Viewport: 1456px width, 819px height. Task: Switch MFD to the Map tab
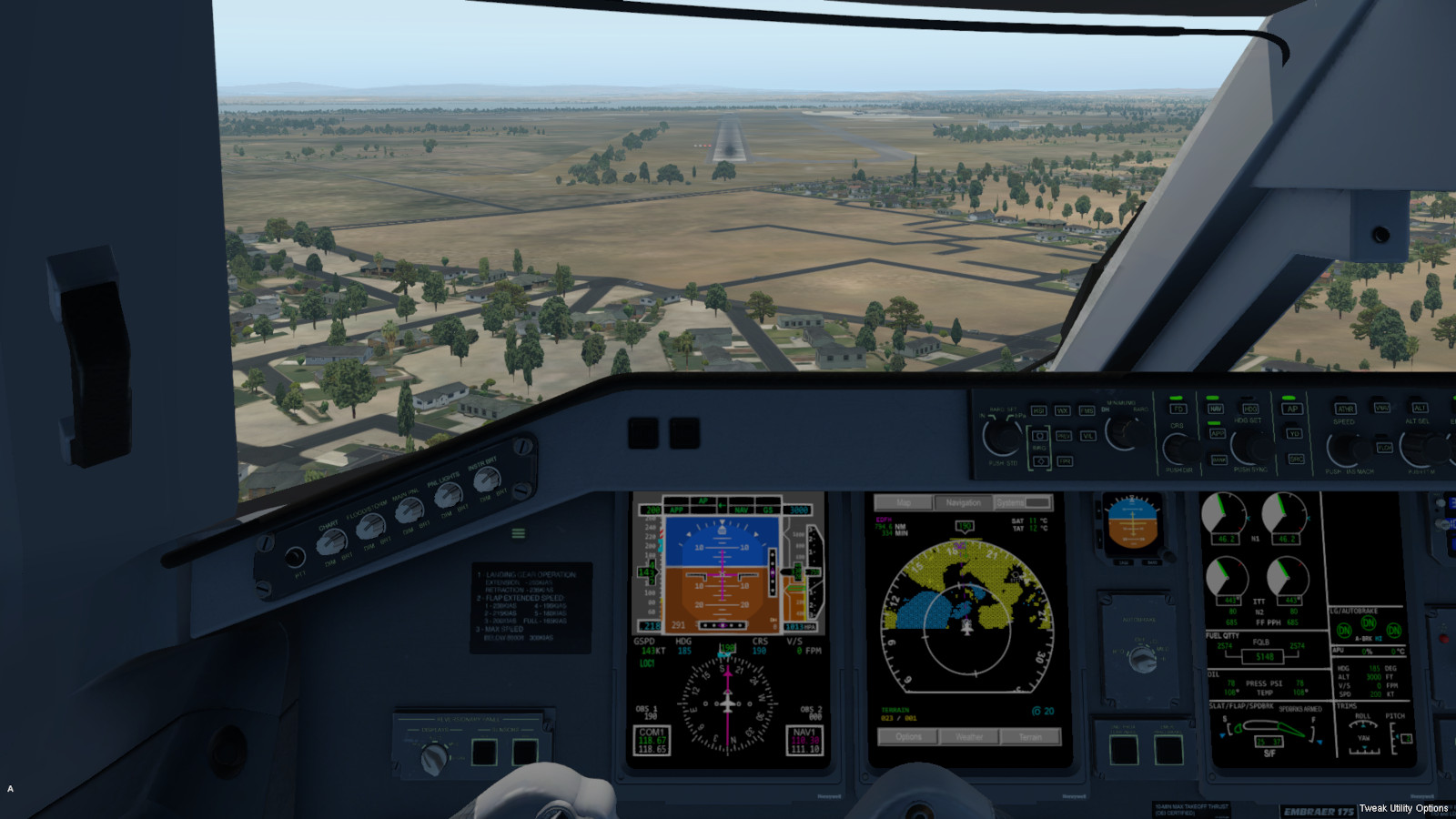click(903, 502)
